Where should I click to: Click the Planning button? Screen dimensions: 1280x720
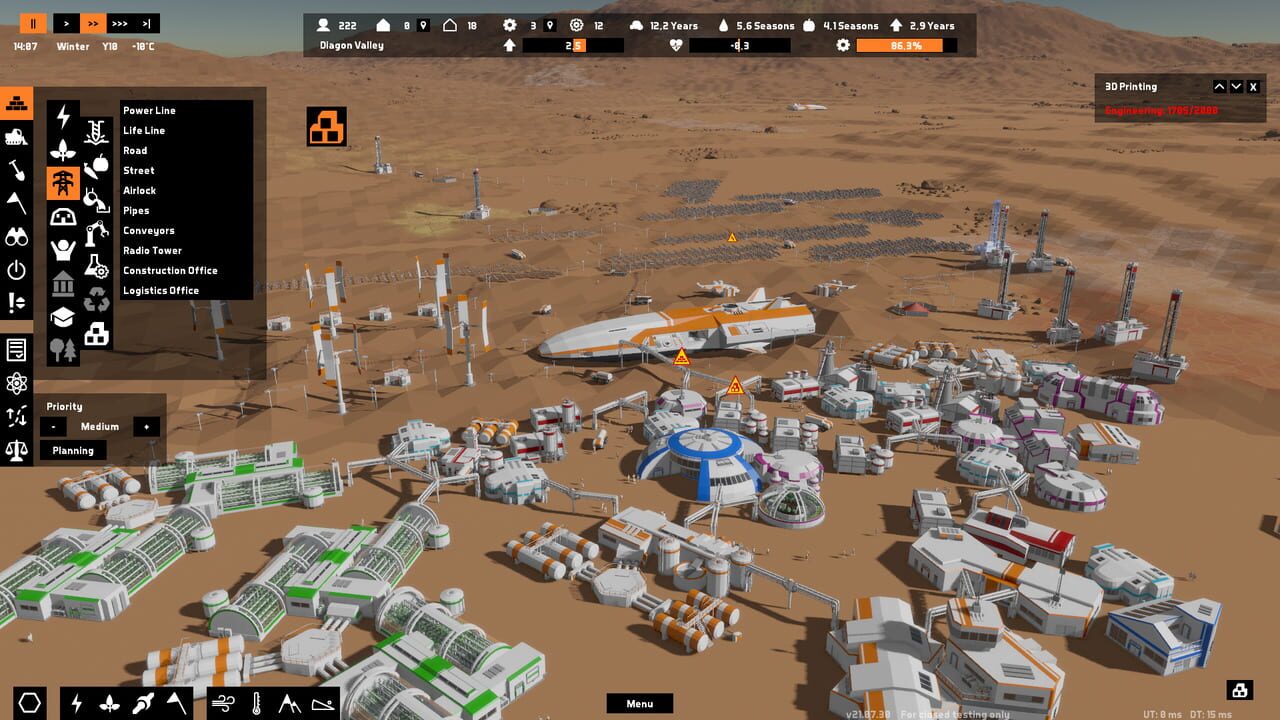point(73,451)
